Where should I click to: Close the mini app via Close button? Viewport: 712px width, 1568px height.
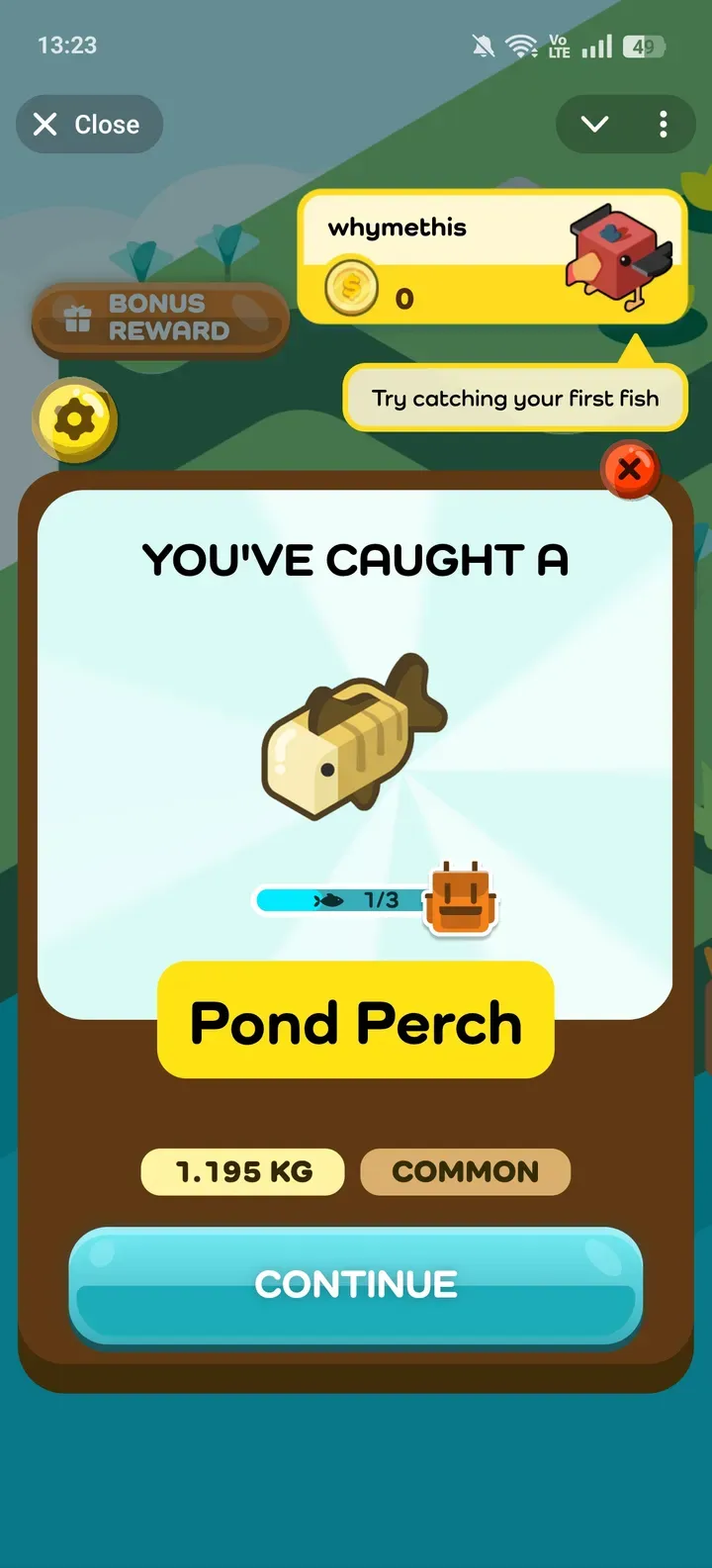(88, 125)
